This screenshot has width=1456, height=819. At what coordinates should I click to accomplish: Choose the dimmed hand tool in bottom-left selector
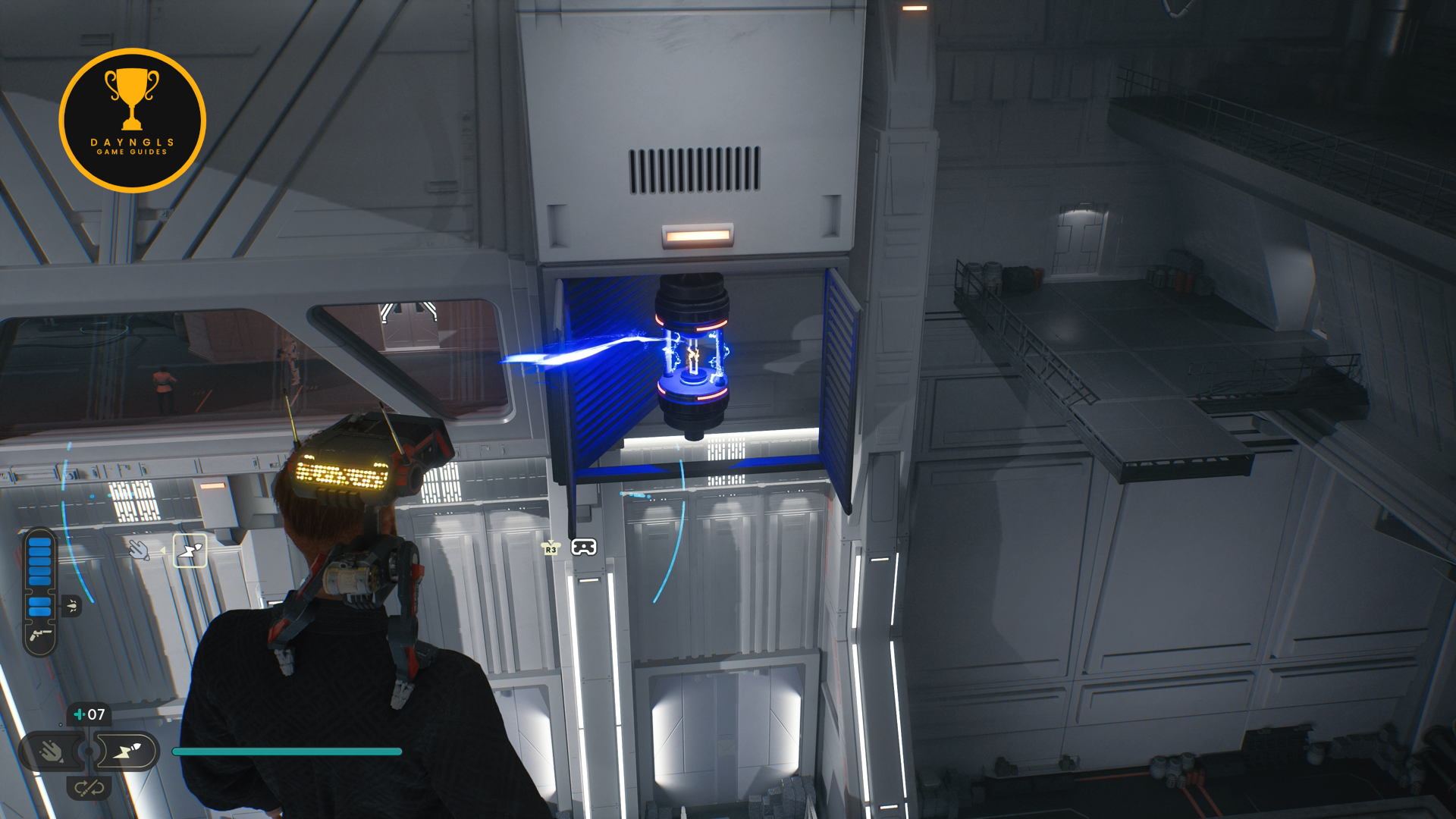[52, 752]
